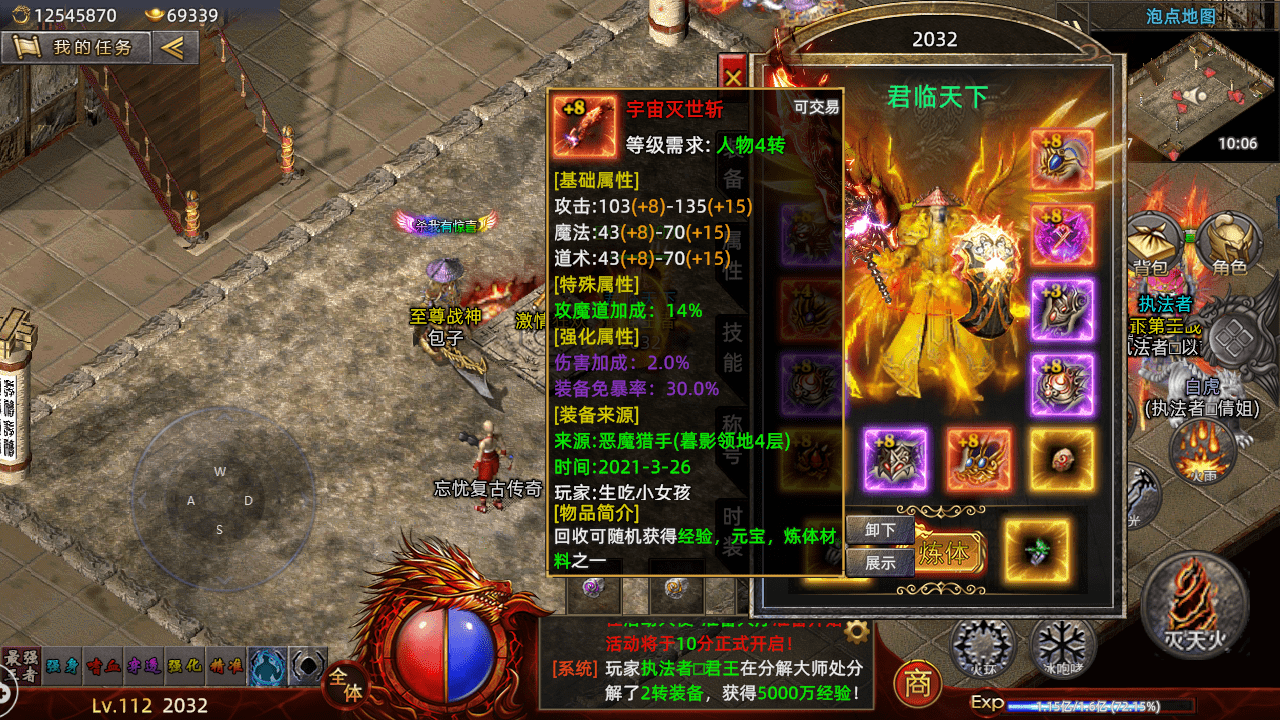Image resolution: width=1280 pixels, height=720 pixels.
Task: Open chat settings gear icon
Action: point(855,631)
